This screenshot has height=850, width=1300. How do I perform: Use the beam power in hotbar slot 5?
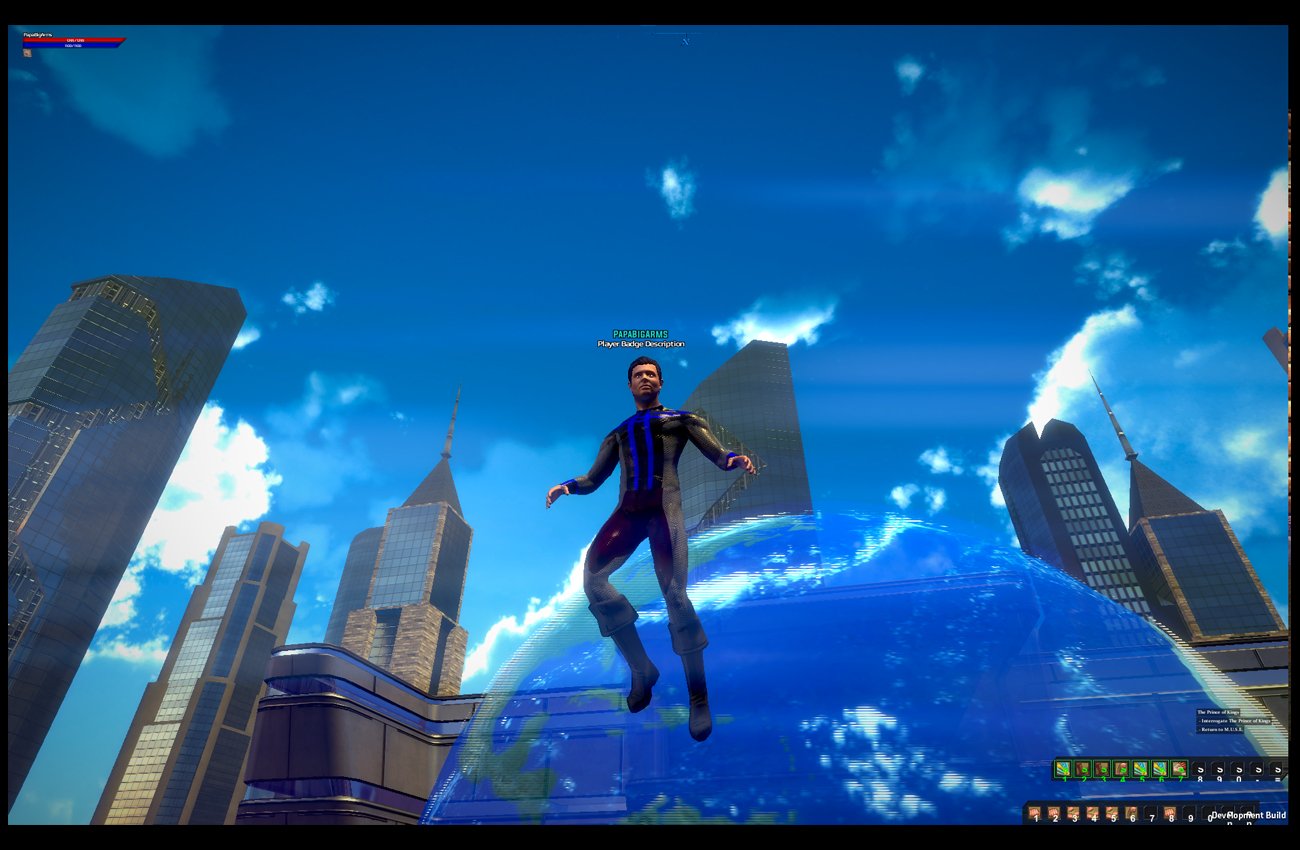(x=1141, y=769)
